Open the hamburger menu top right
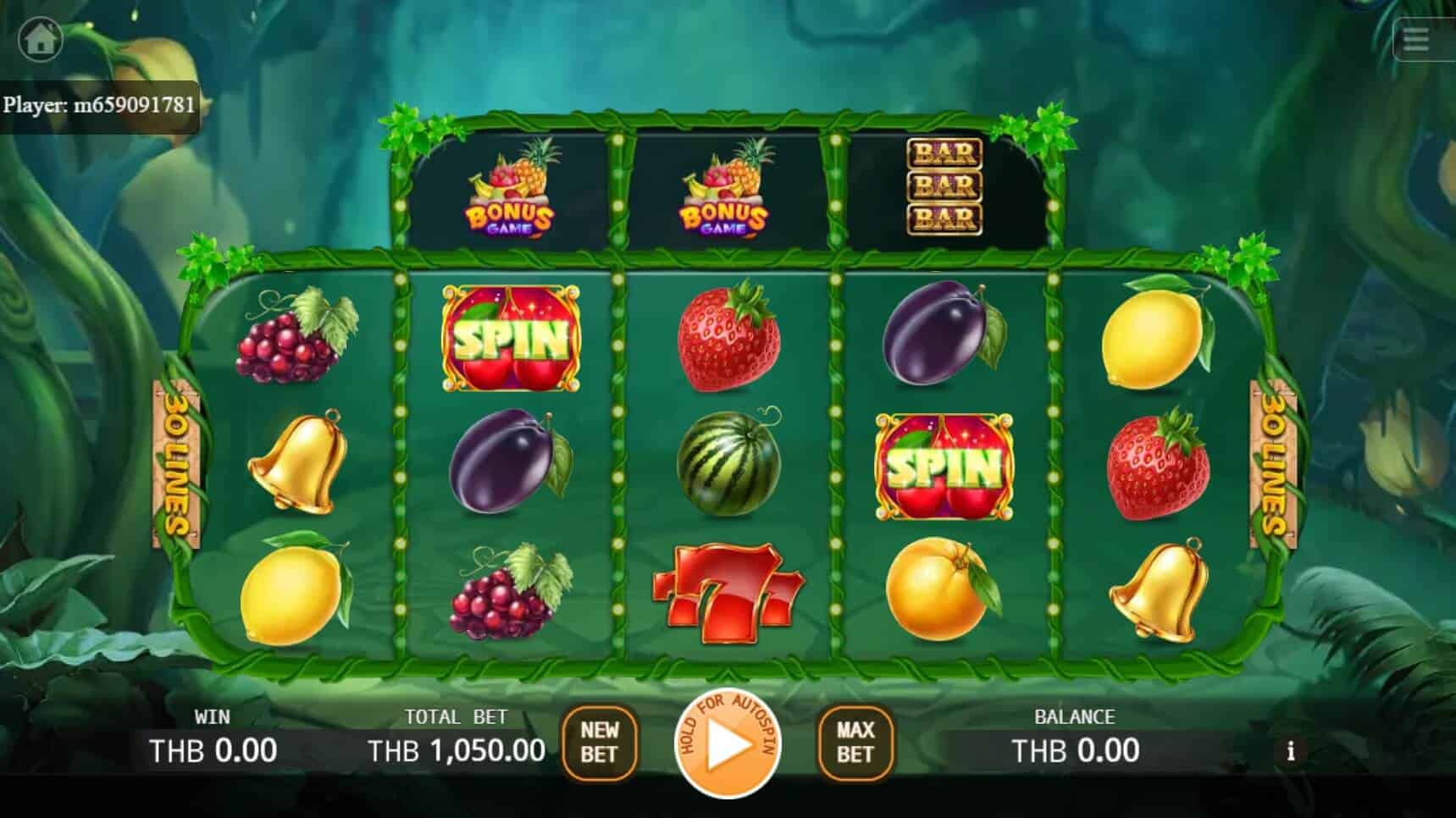Screen dimensions: 1456x818 click(x=1416, y=37)
